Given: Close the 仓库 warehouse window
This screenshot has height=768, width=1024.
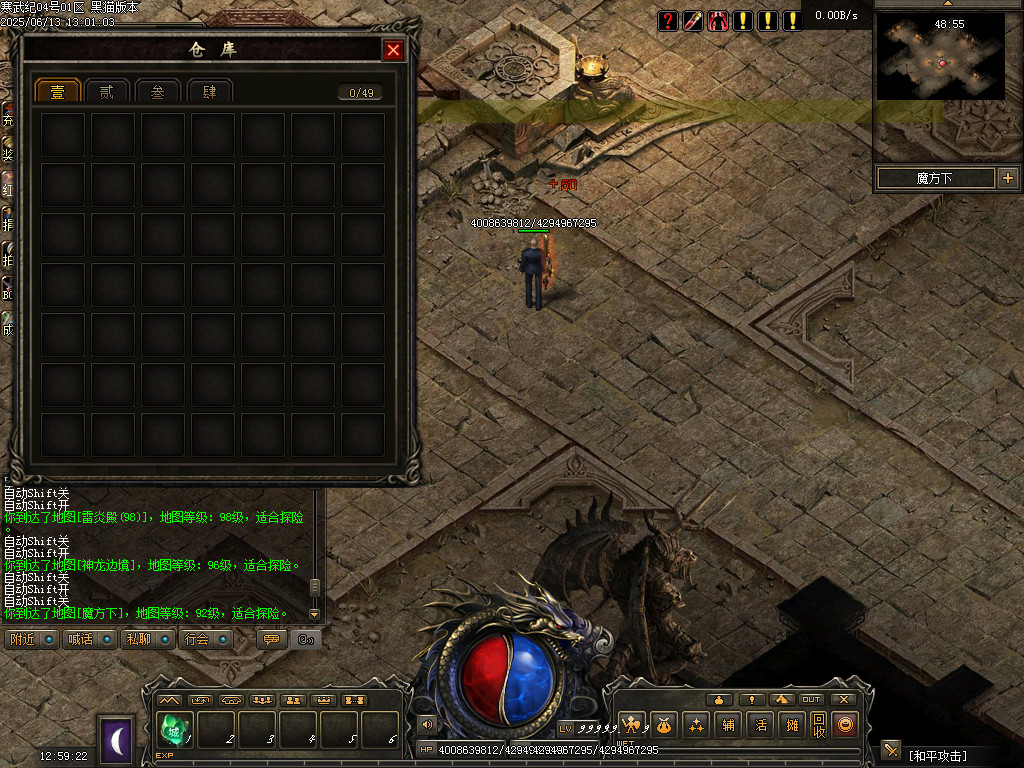Looking at the screenshot, I should tap(394, 50).
